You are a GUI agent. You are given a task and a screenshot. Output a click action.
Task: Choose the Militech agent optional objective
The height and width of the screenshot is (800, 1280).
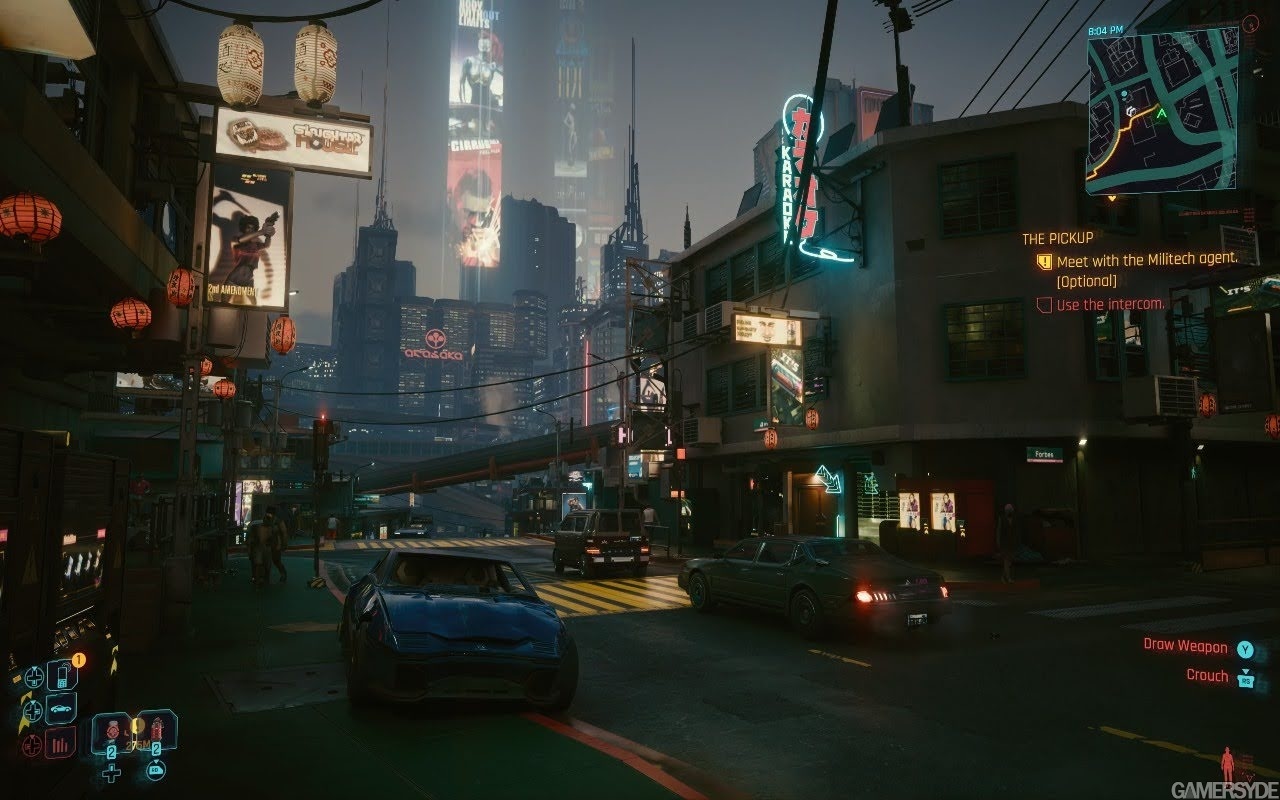pyautogui.click(x=1146, y=259)
